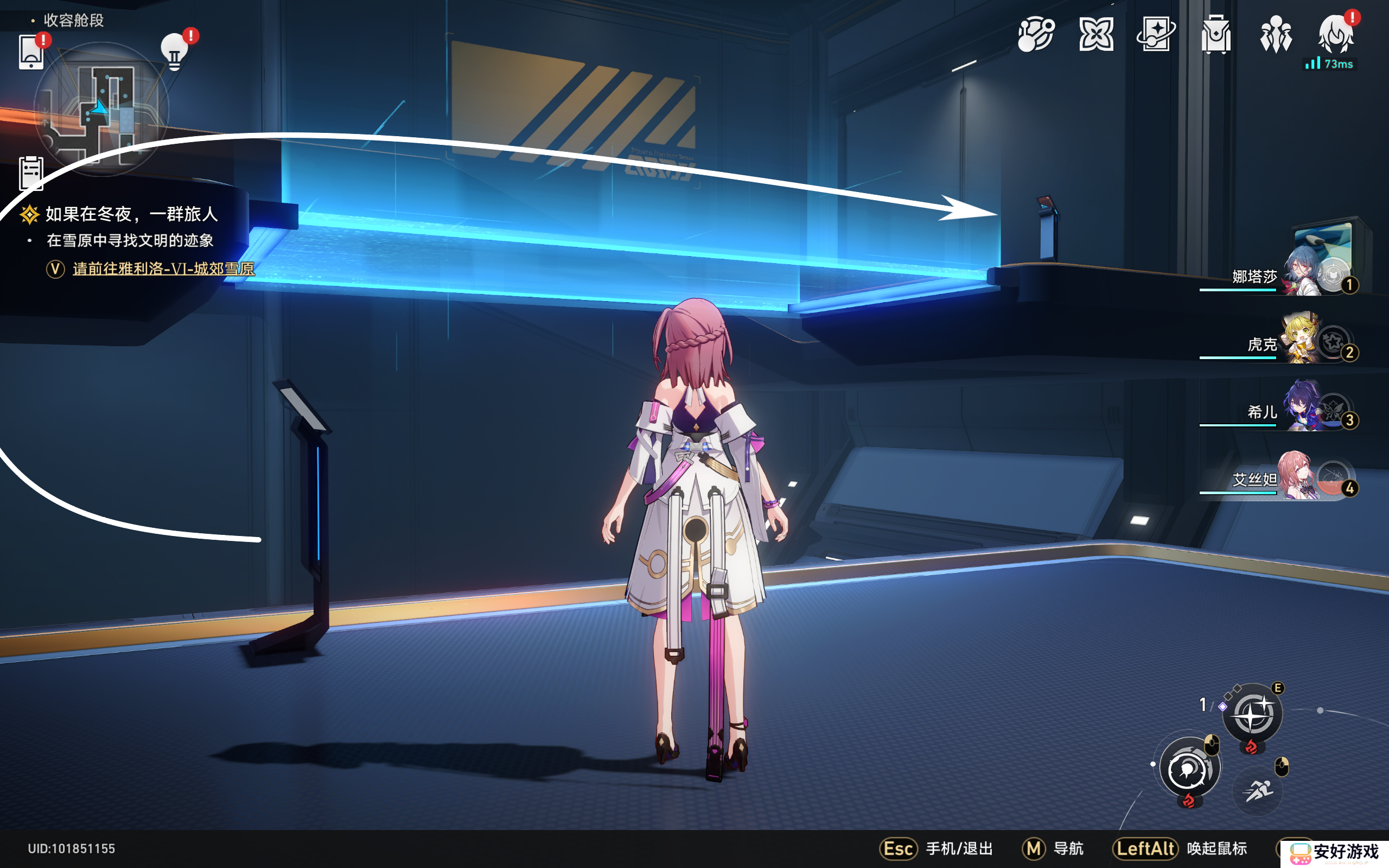1389x868 pixels.
Task: Open the character head icon with red alert
Action: point(1336,34)
